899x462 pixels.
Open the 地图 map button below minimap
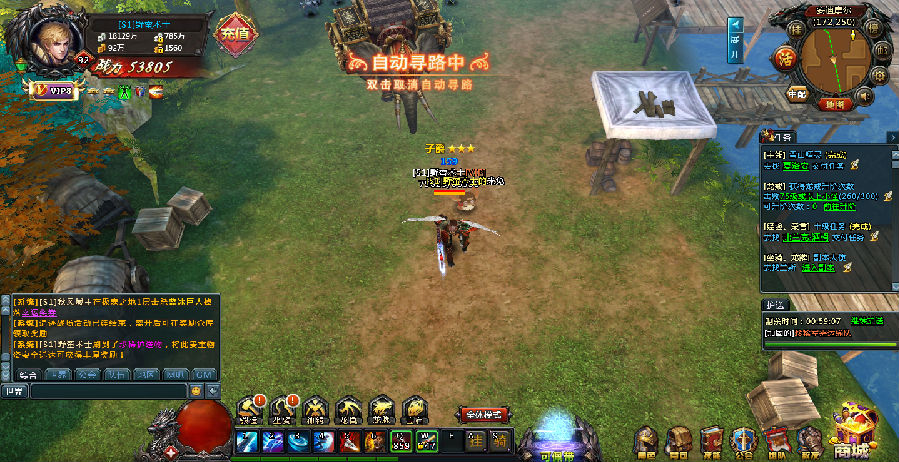coord(836,103)
